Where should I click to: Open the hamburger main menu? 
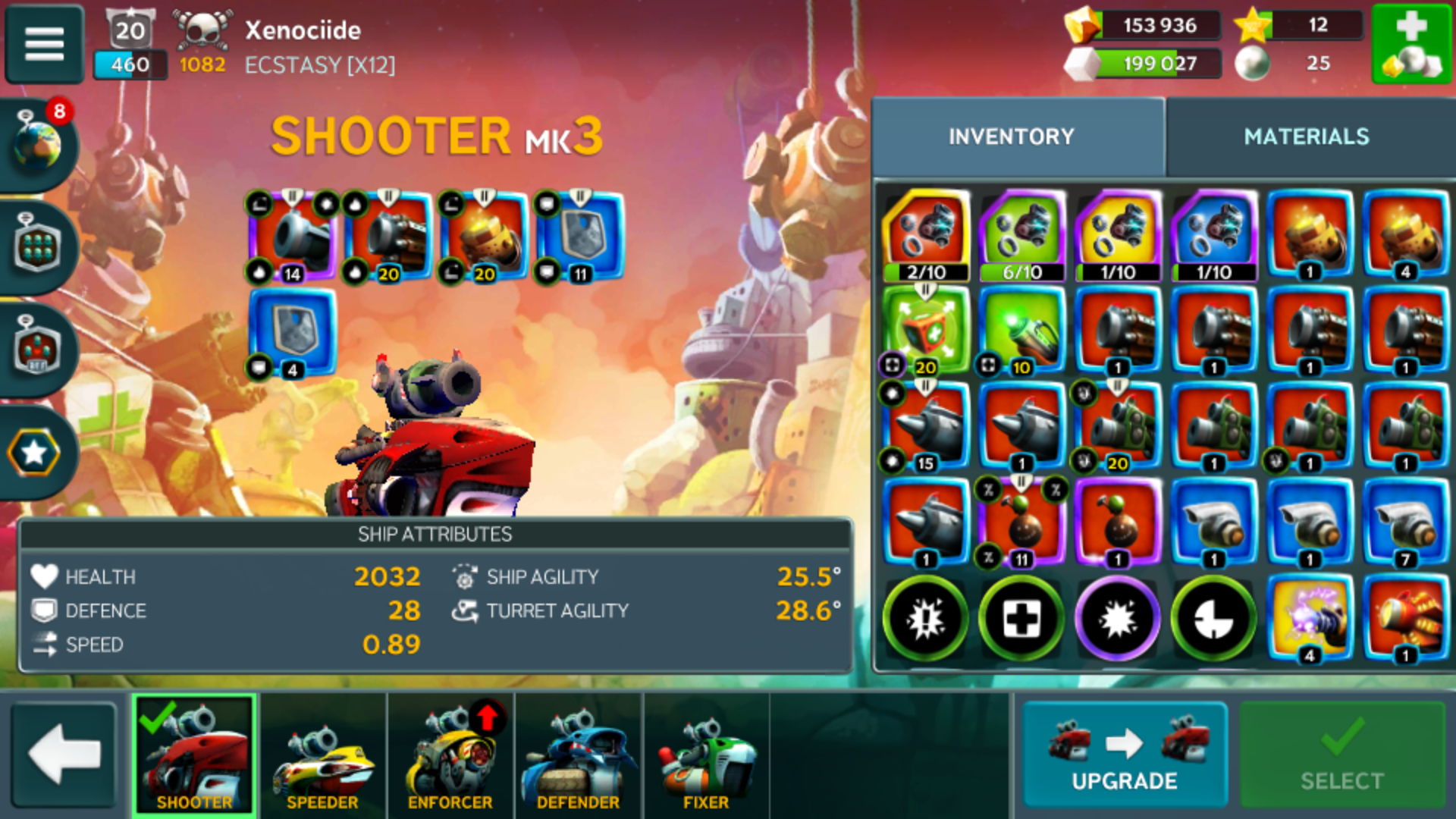pos(44,43)
